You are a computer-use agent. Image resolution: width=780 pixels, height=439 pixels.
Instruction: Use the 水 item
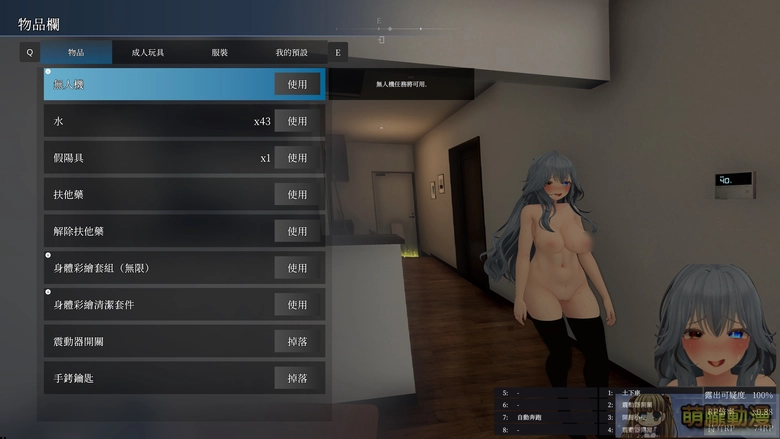click(297, 121)
